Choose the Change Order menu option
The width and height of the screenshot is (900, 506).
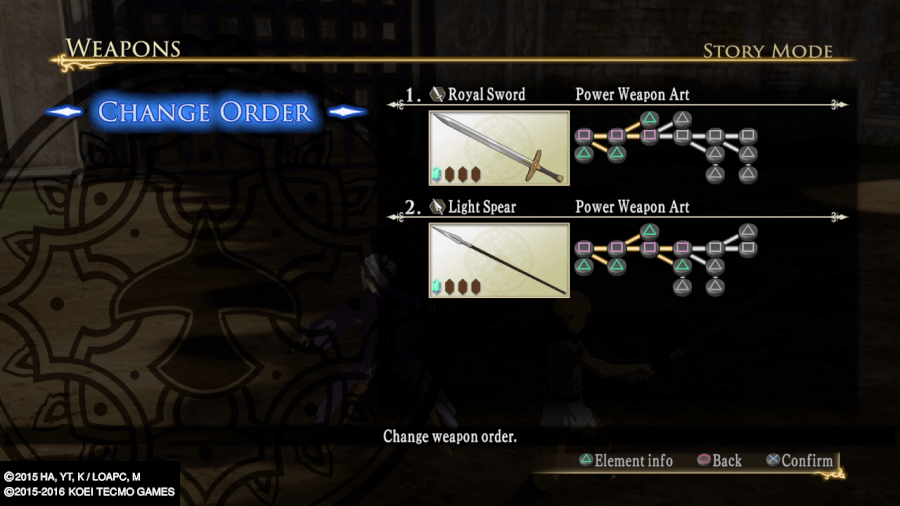205,112
